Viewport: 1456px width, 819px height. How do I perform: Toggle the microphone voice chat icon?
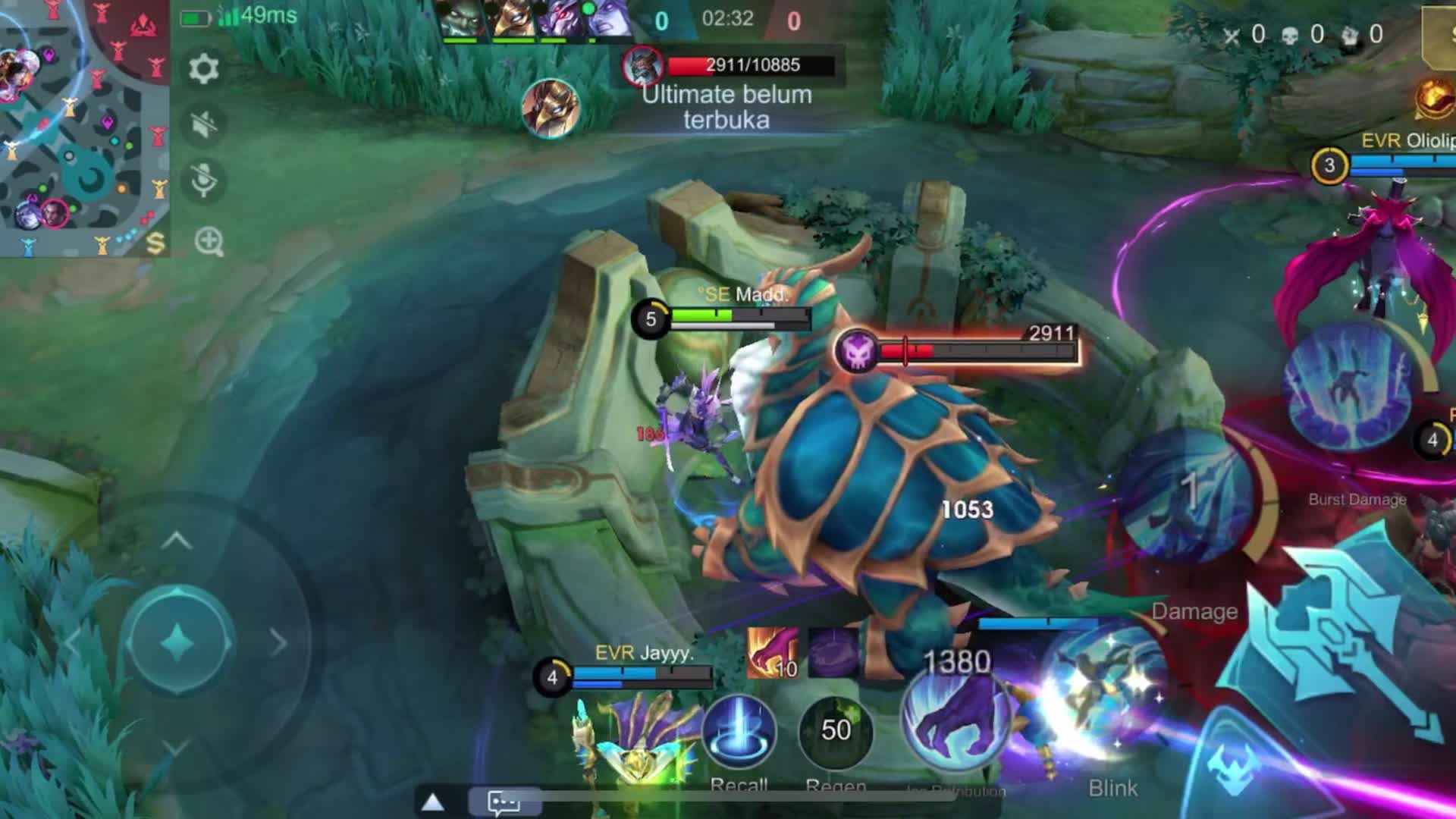coord(203,180)
